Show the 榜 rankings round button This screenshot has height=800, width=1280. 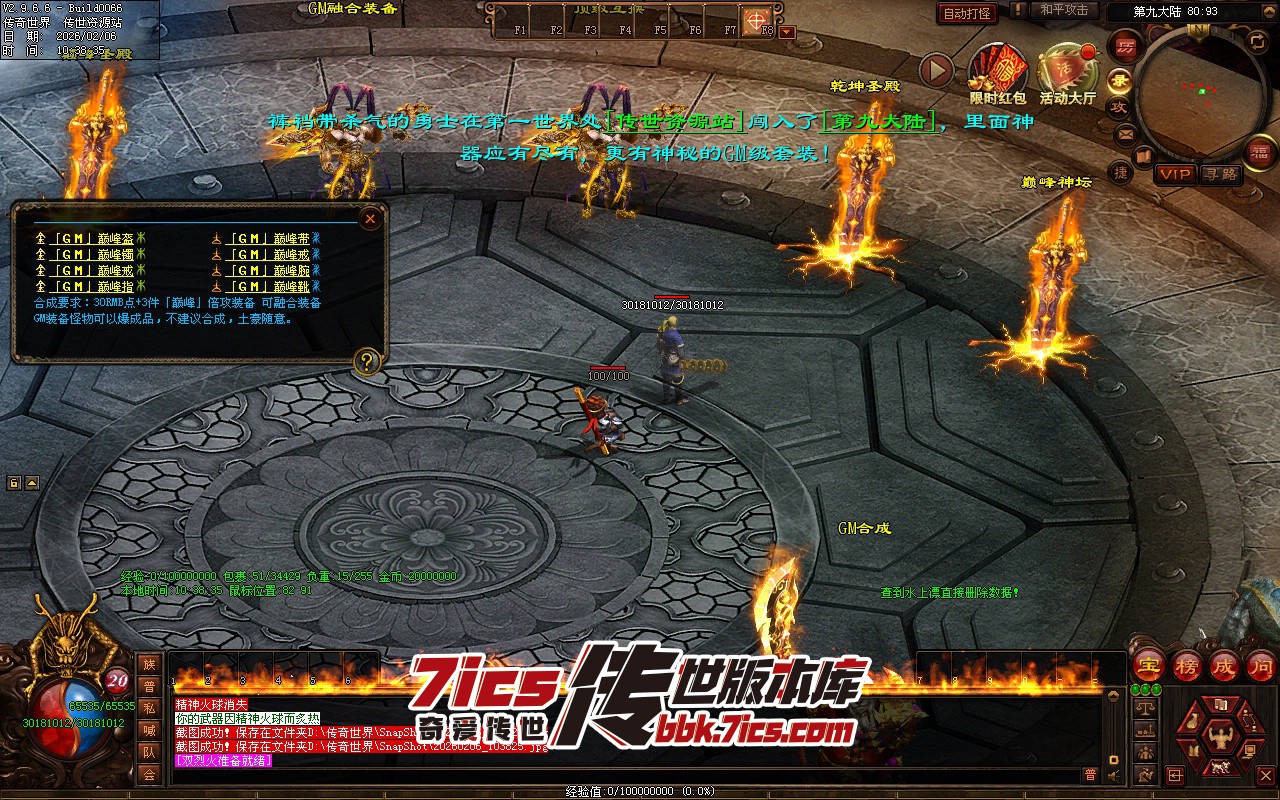pyautogui.click(x=1186, y=665)
